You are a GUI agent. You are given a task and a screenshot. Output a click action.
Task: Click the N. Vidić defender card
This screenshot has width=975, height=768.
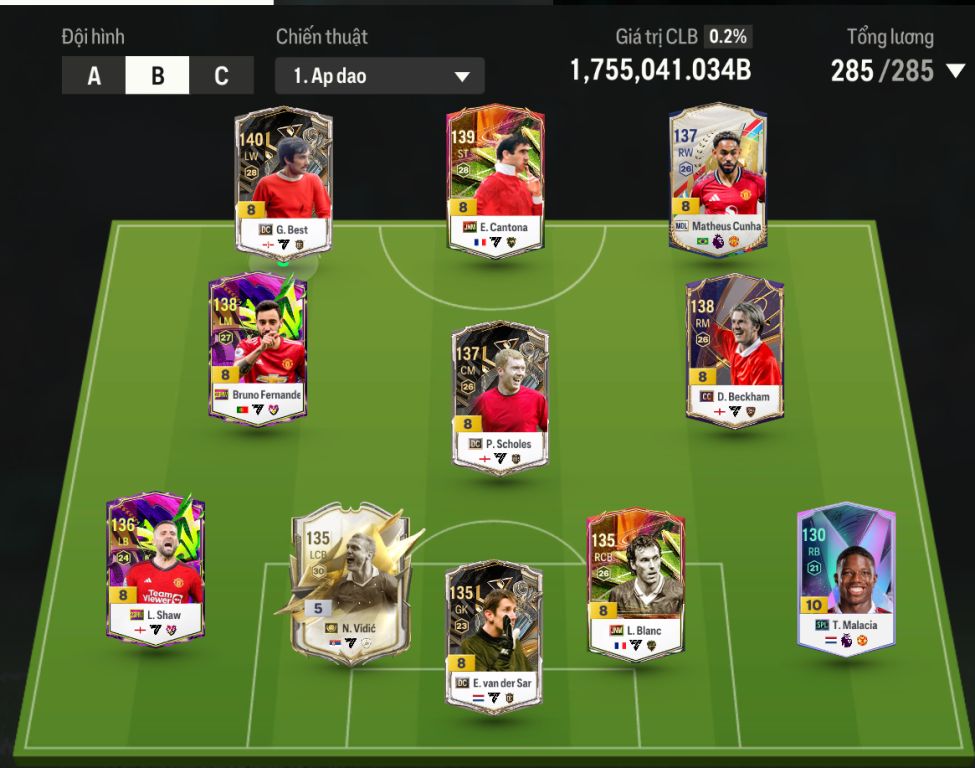(350, 582)
